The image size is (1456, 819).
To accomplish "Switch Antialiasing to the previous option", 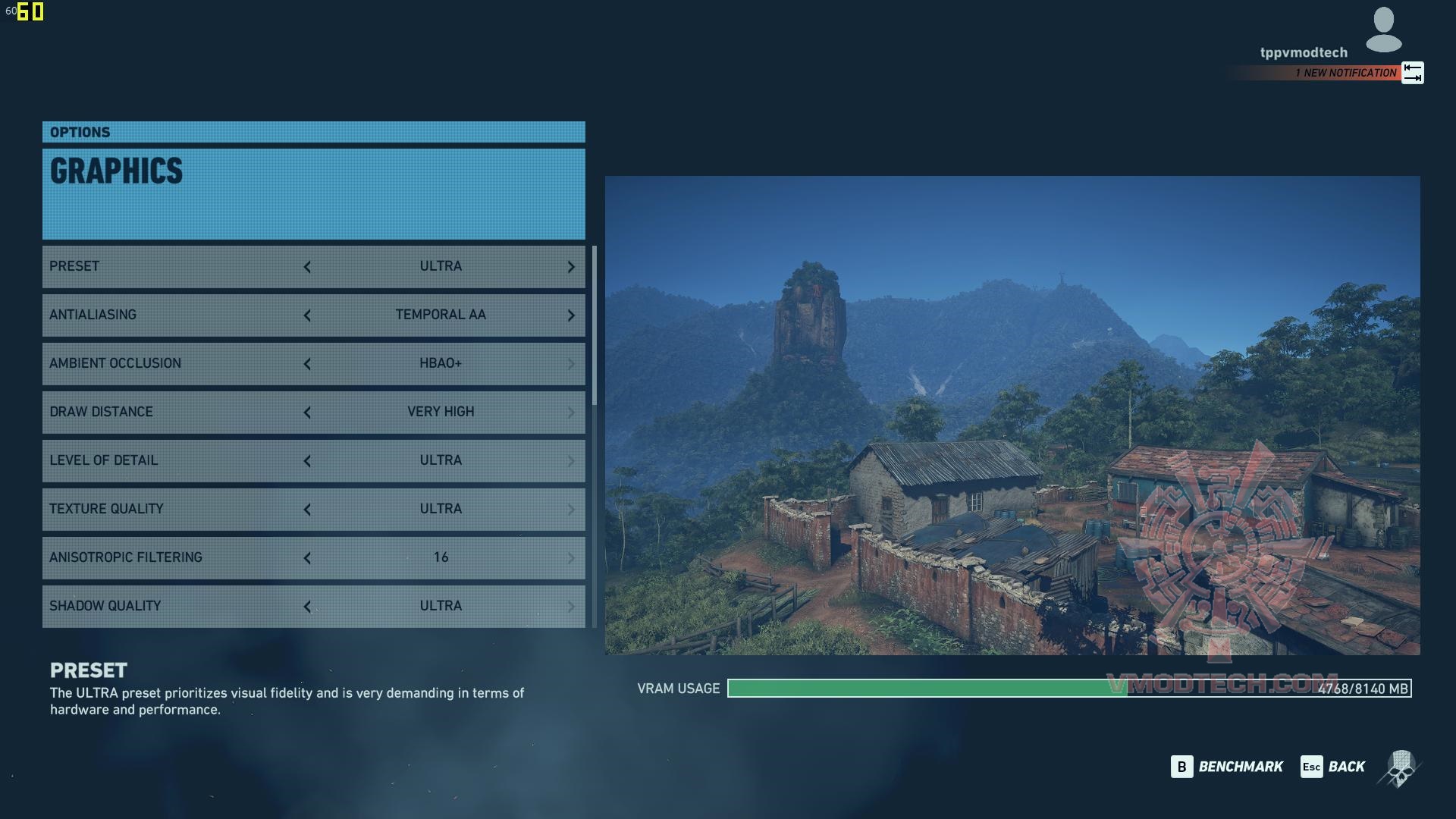I will point(307,315).
